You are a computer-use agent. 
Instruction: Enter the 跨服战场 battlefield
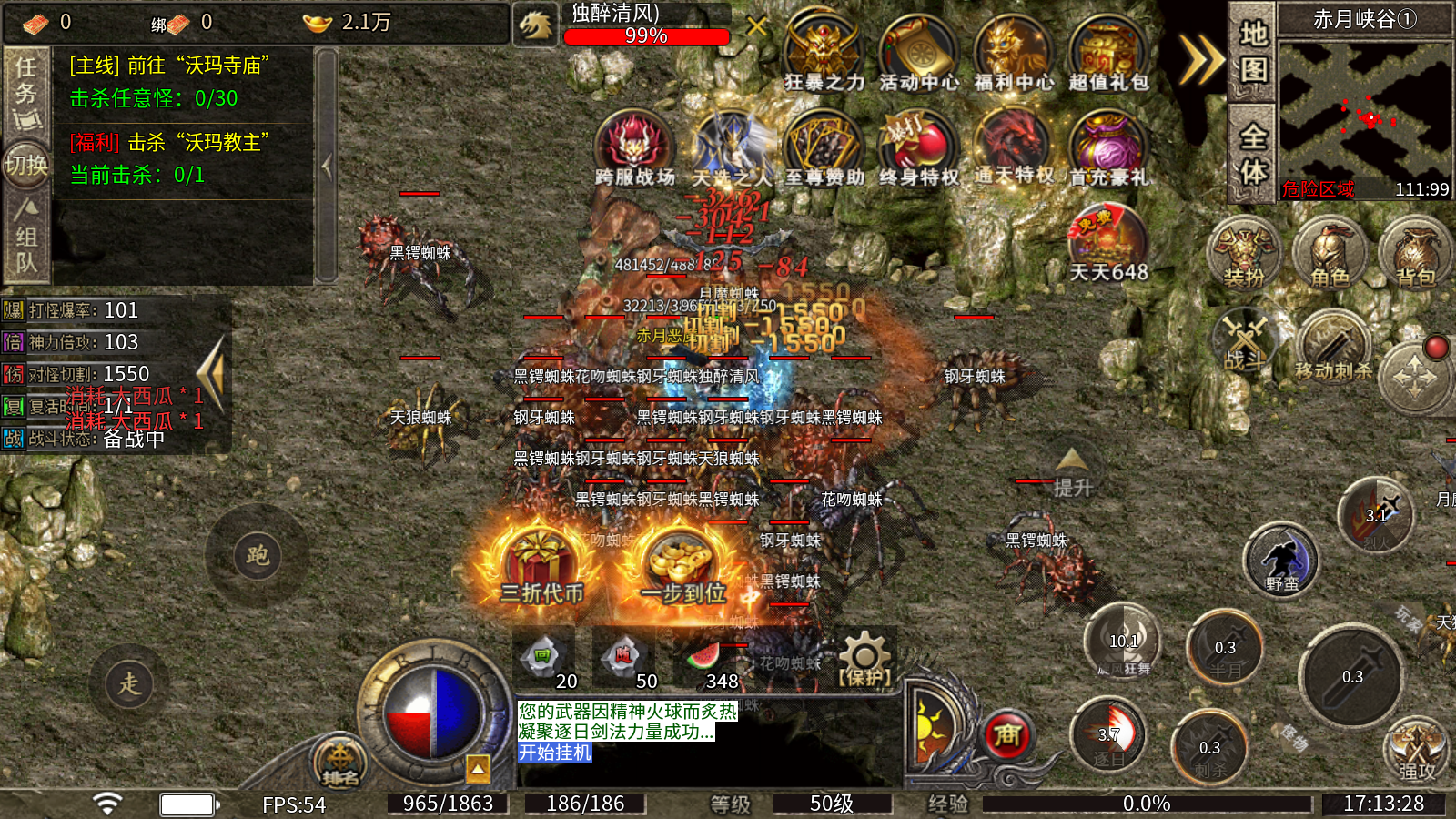(634, 147)
